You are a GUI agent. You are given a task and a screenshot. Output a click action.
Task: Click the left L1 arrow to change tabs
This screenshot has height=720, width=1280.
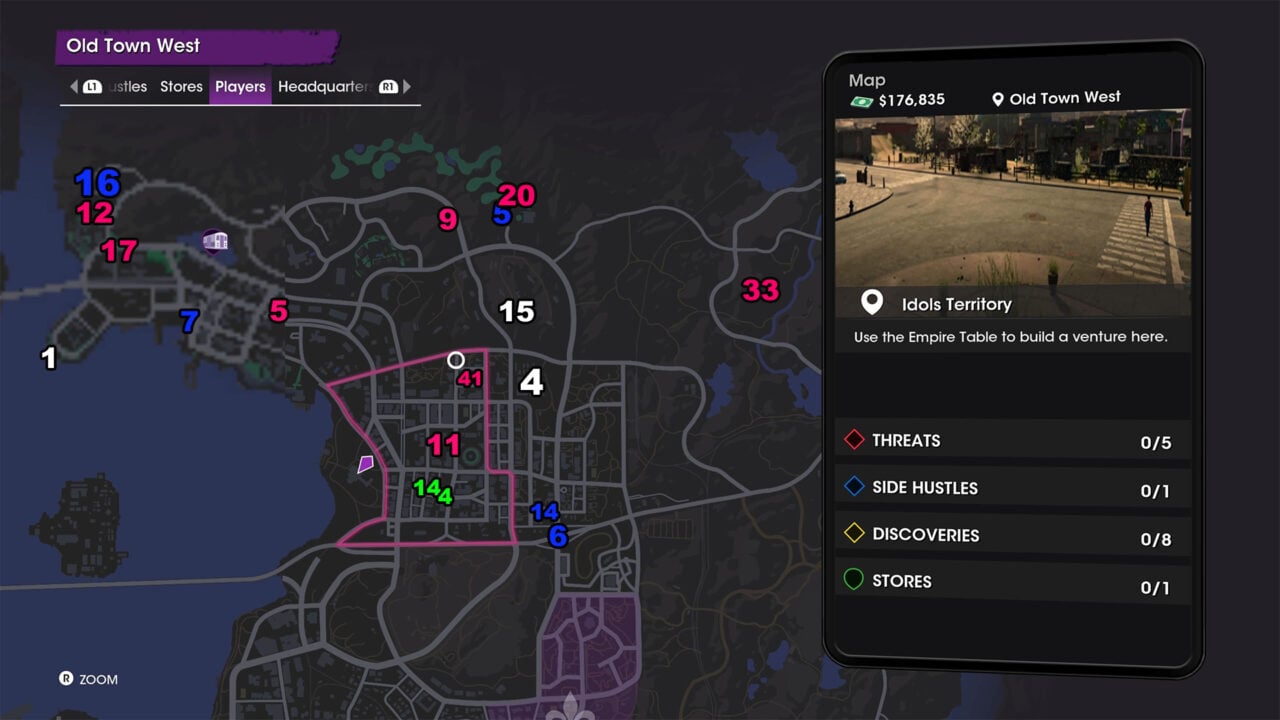coord(74,86)
